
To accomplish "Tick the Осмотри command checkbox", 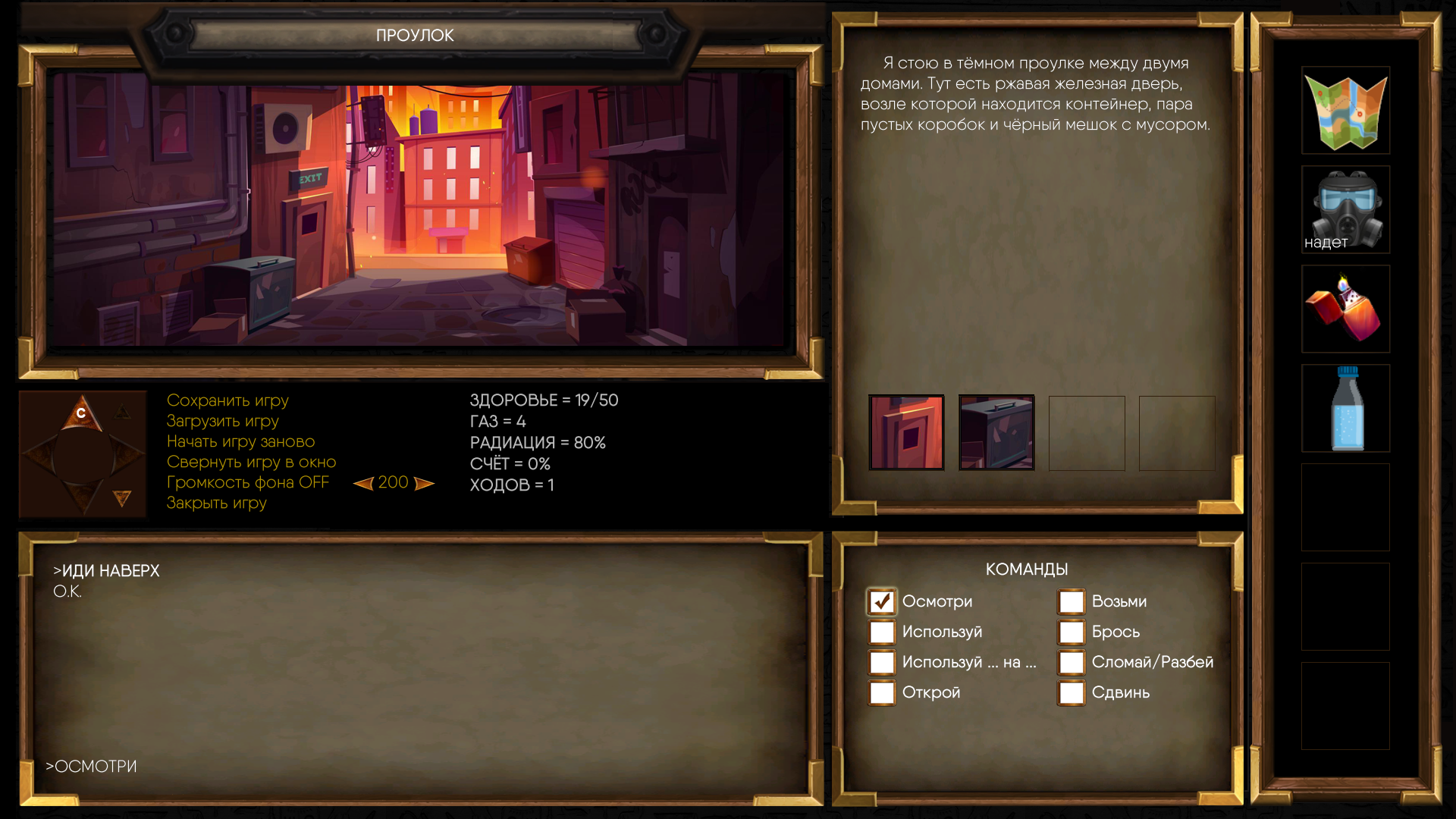I will pos(882,601).
